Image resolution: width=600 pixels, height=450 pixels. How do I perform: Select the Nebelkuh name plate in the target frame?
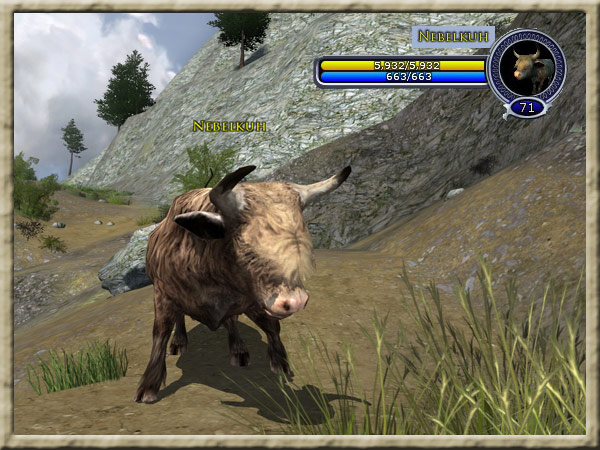453,37
